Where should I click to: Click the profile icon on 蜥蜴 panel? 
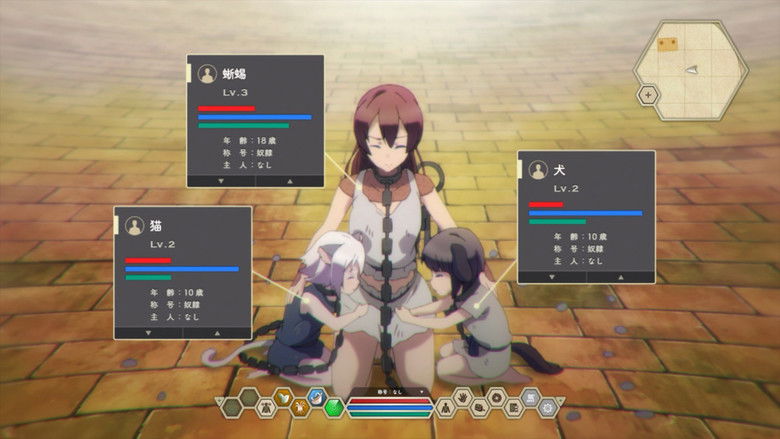pyautogui.click(x=208, y=74)
